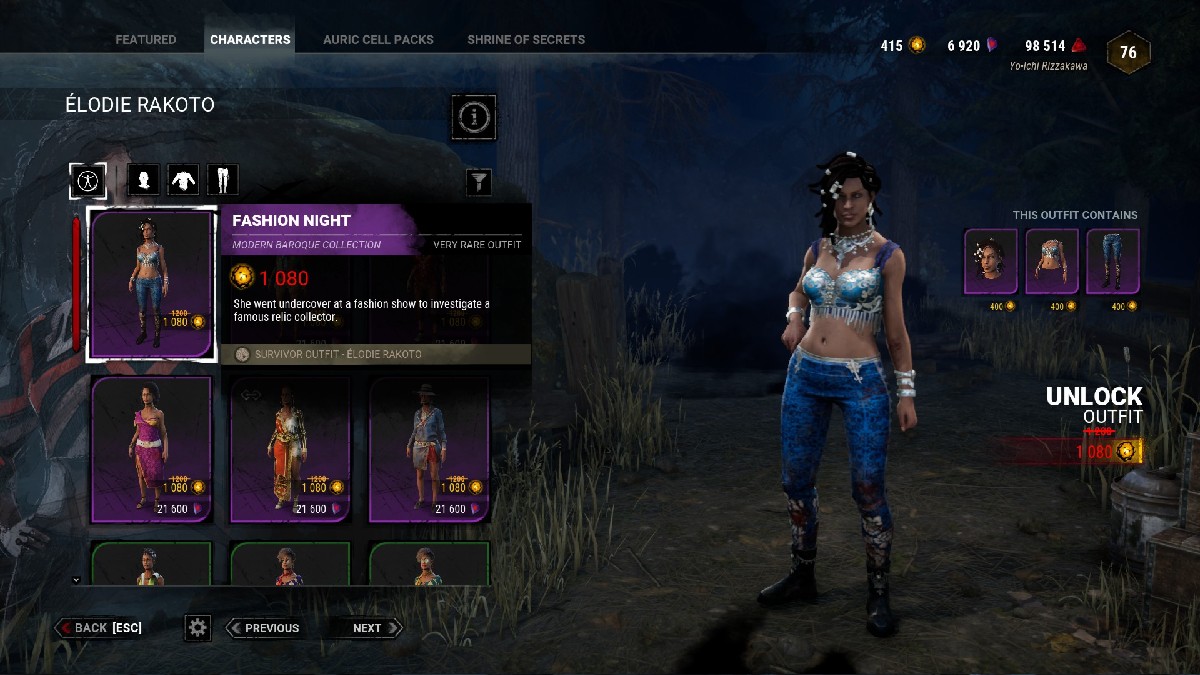Filter by head cosmetics
1200x675 pixels.
click(x=145, y=180)
